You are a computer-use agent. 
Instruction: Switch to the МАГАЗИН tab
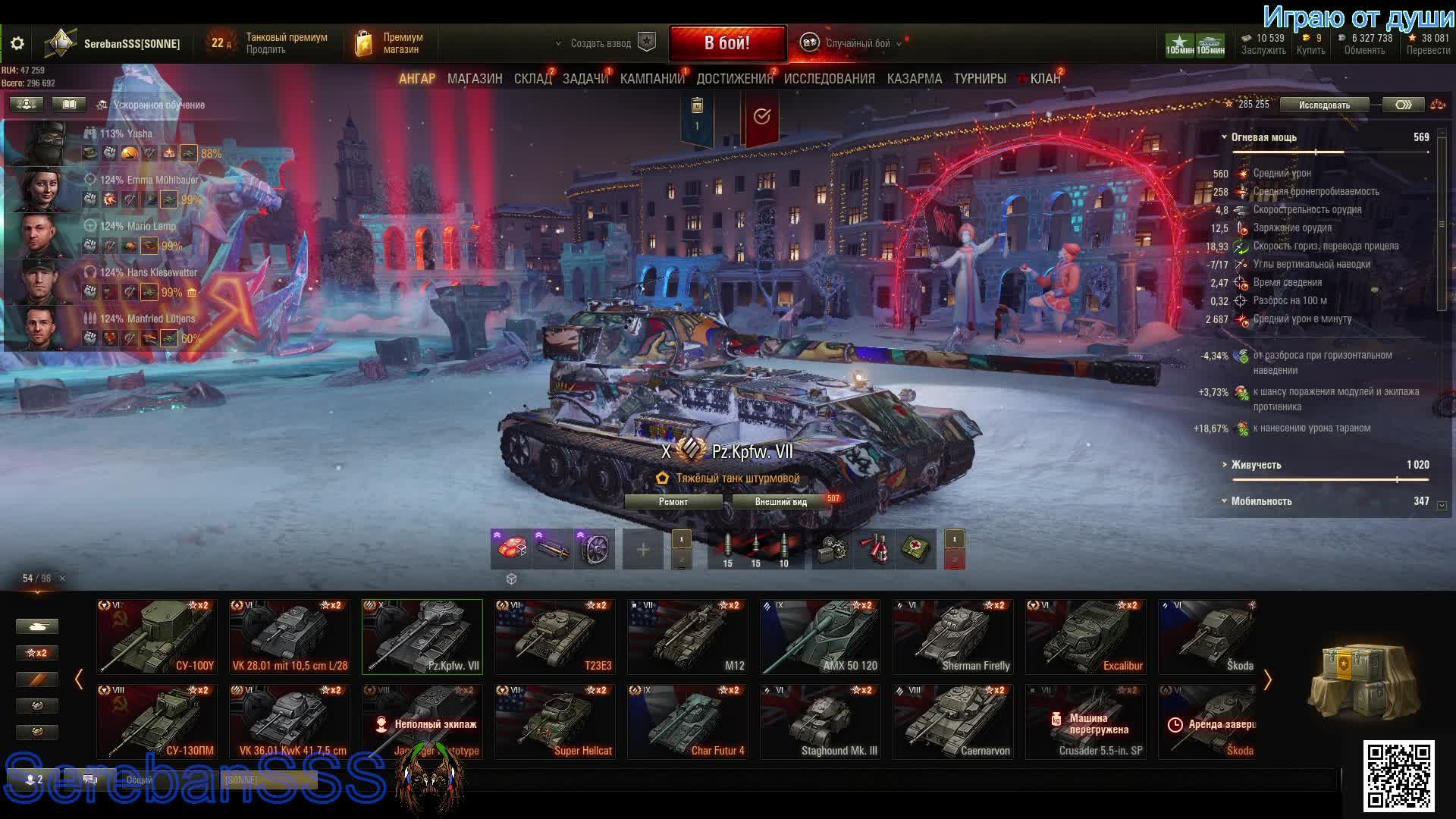tap(475, 79)
